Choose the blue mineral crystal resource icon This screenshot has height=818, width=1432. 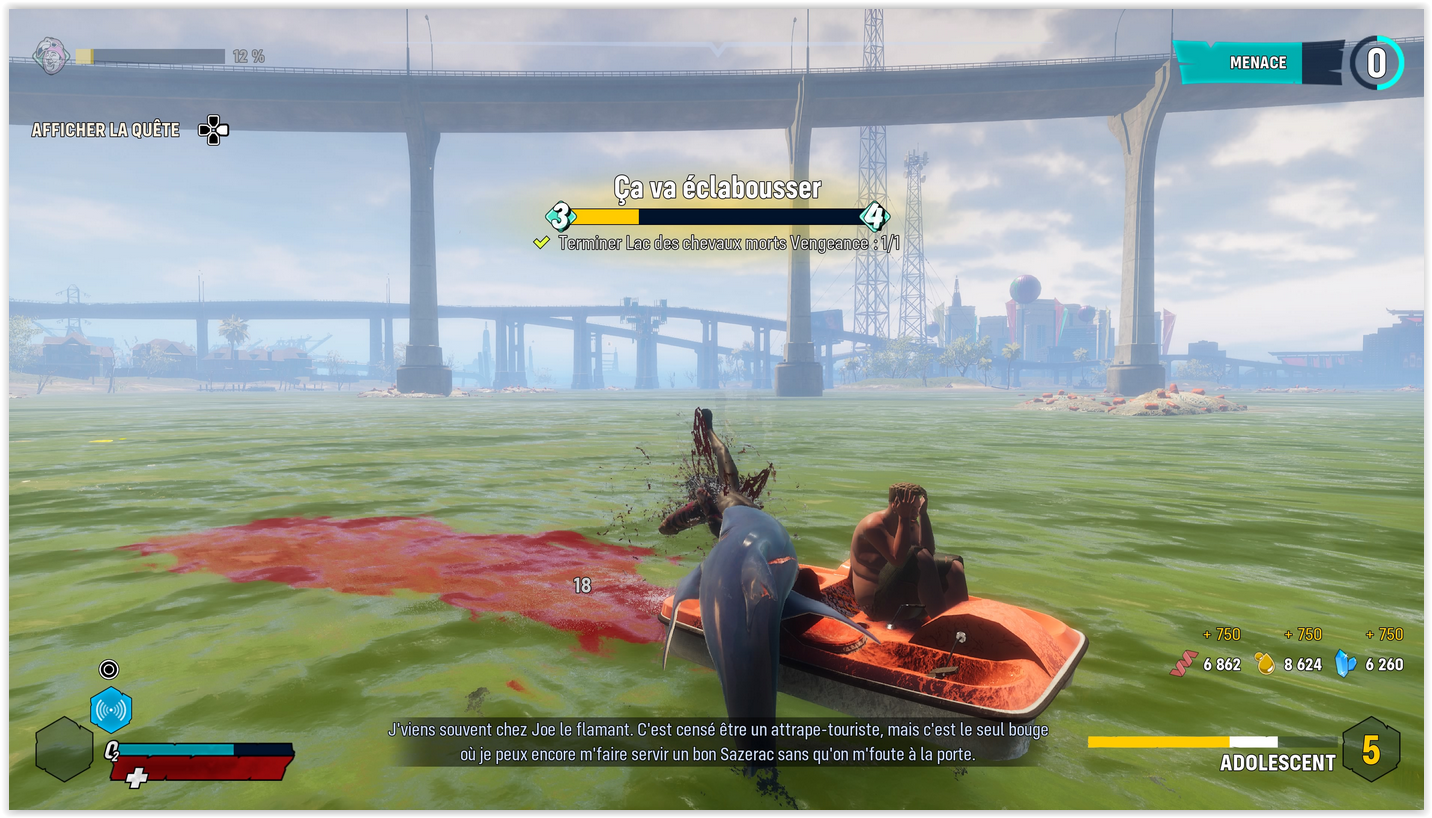tap(1346, 664)
